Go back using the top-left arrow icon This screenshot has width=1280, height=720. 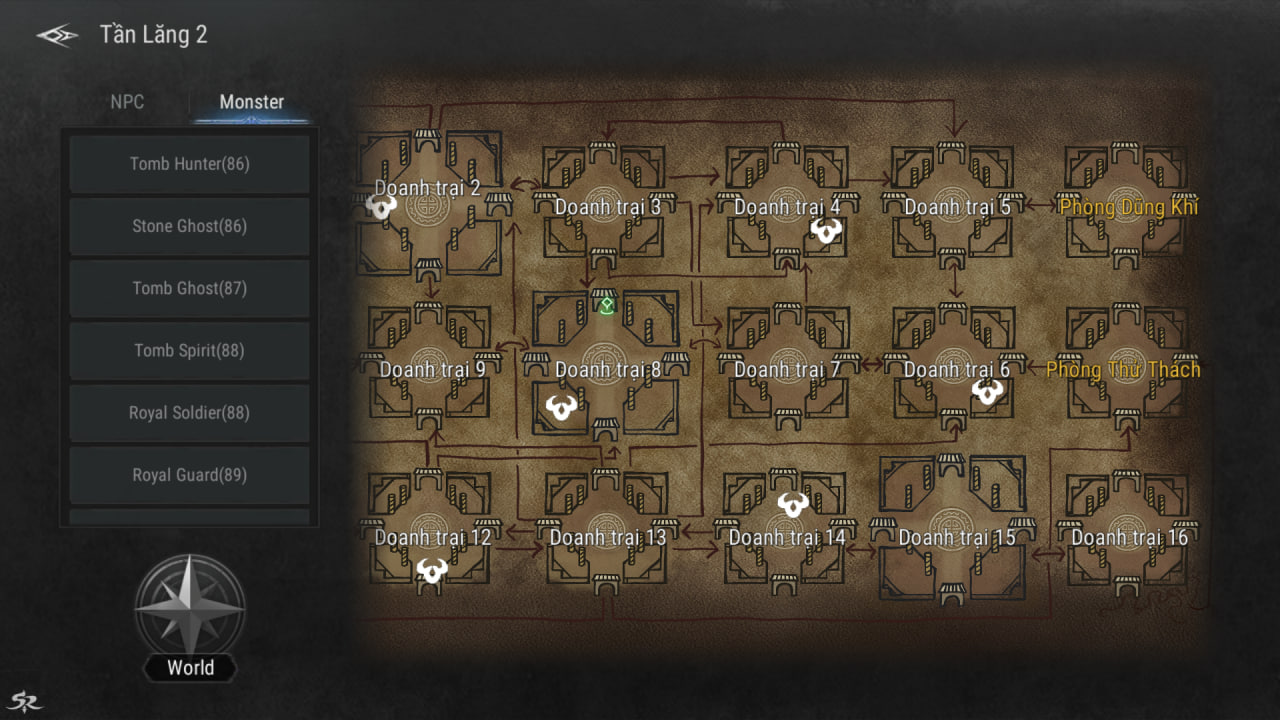coord(57,36)
